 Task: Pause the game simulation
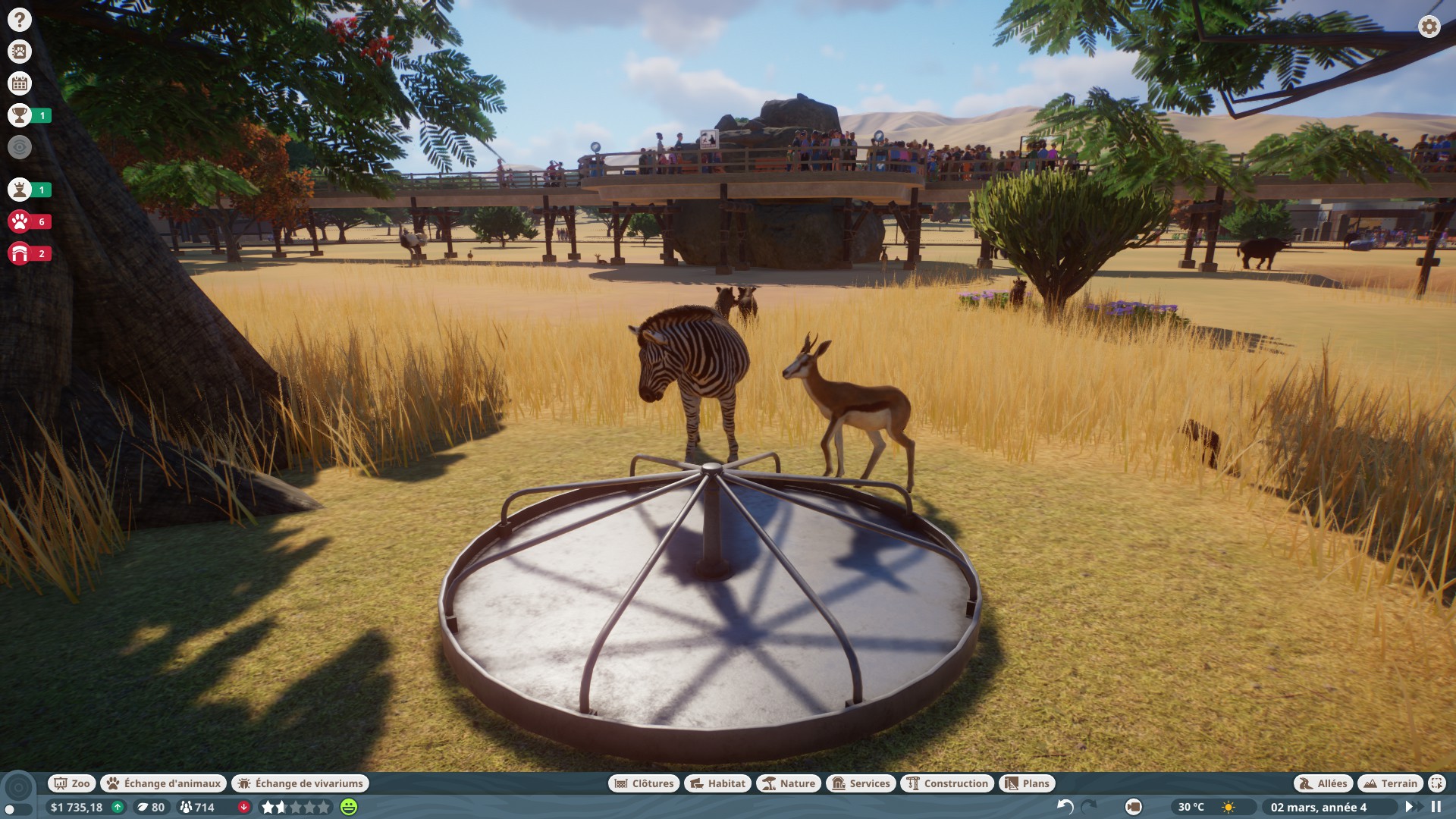coord(1436,807)
